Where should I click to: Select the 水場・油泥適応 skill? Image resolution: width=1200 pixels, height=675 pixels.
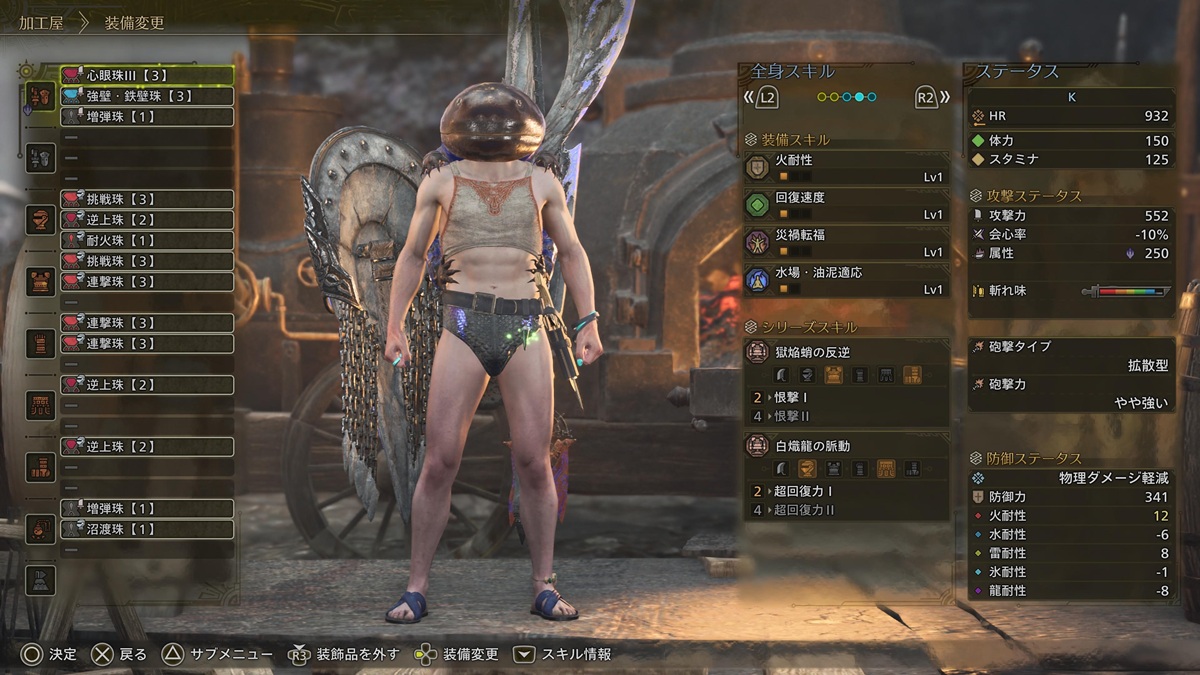[x=846, y=280]
